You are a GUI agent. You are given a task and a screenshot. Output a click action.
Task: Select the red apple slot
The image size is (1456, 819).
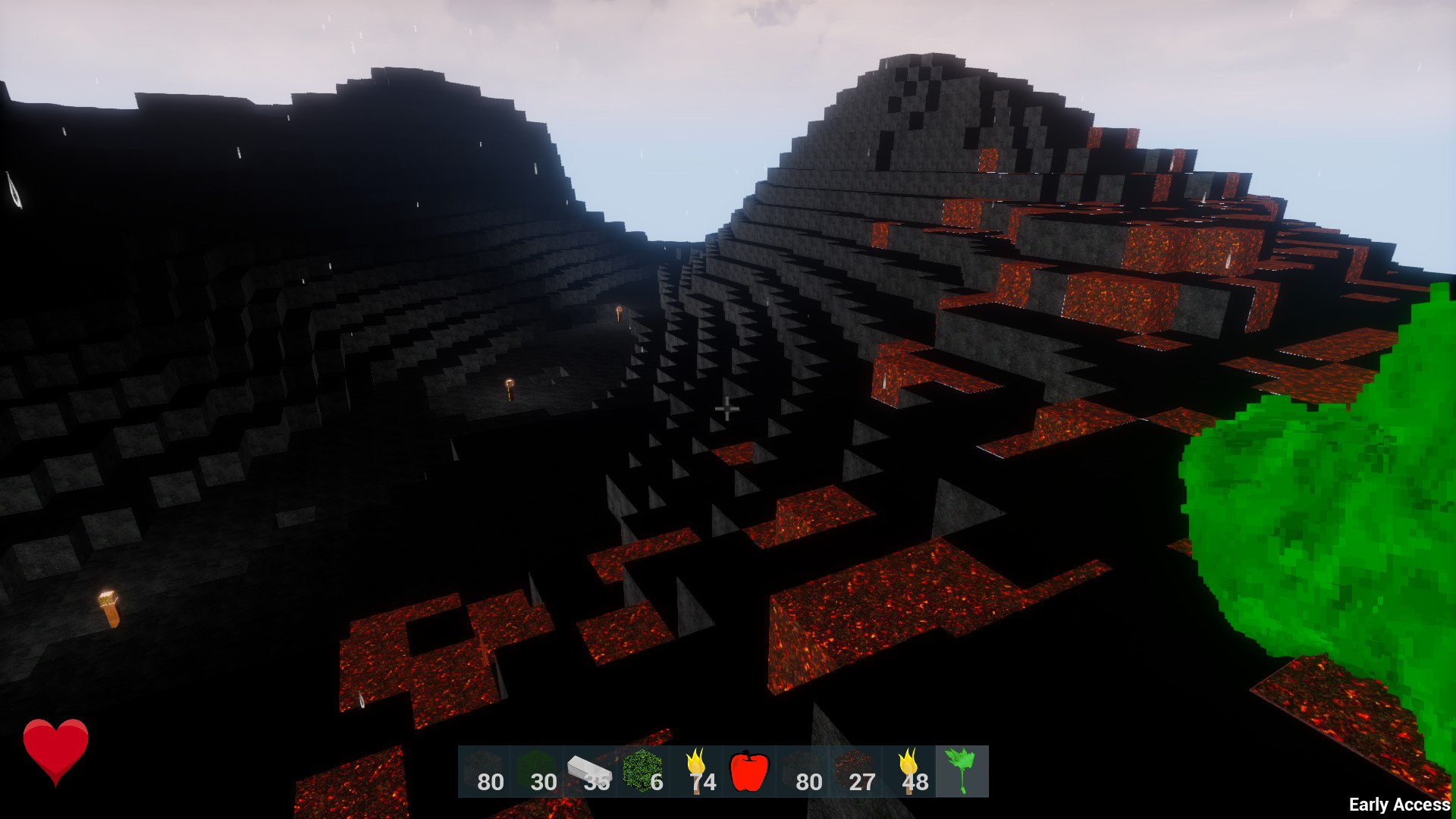(749, 771)
